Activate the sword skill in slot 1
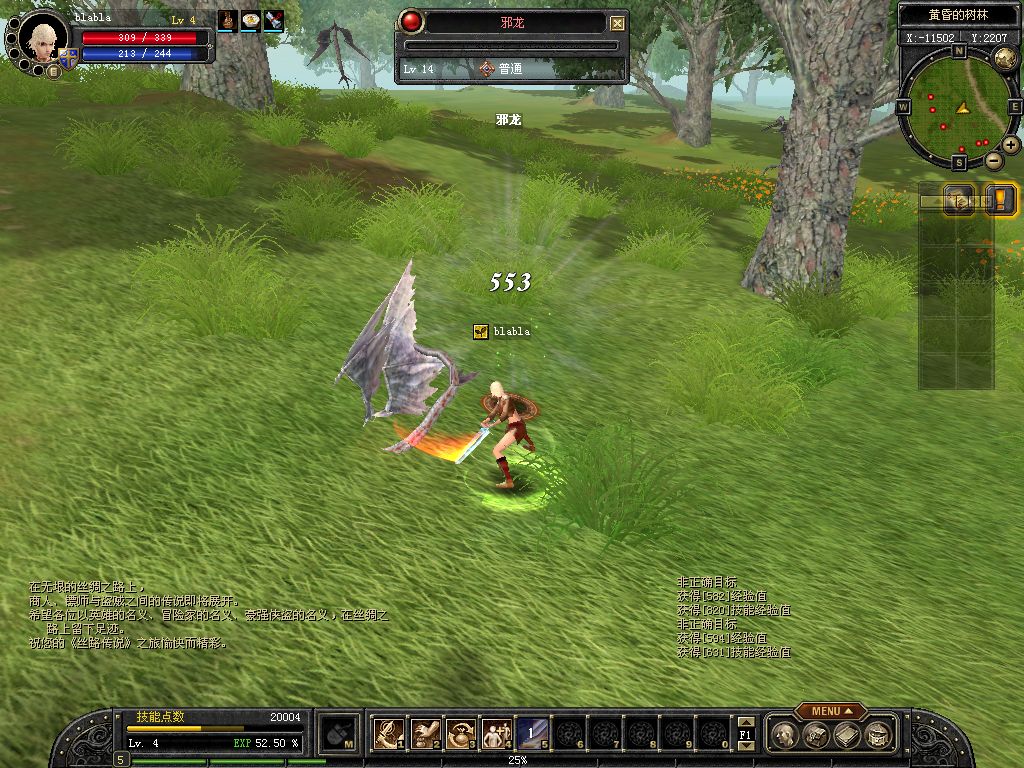 click(387, 734)
